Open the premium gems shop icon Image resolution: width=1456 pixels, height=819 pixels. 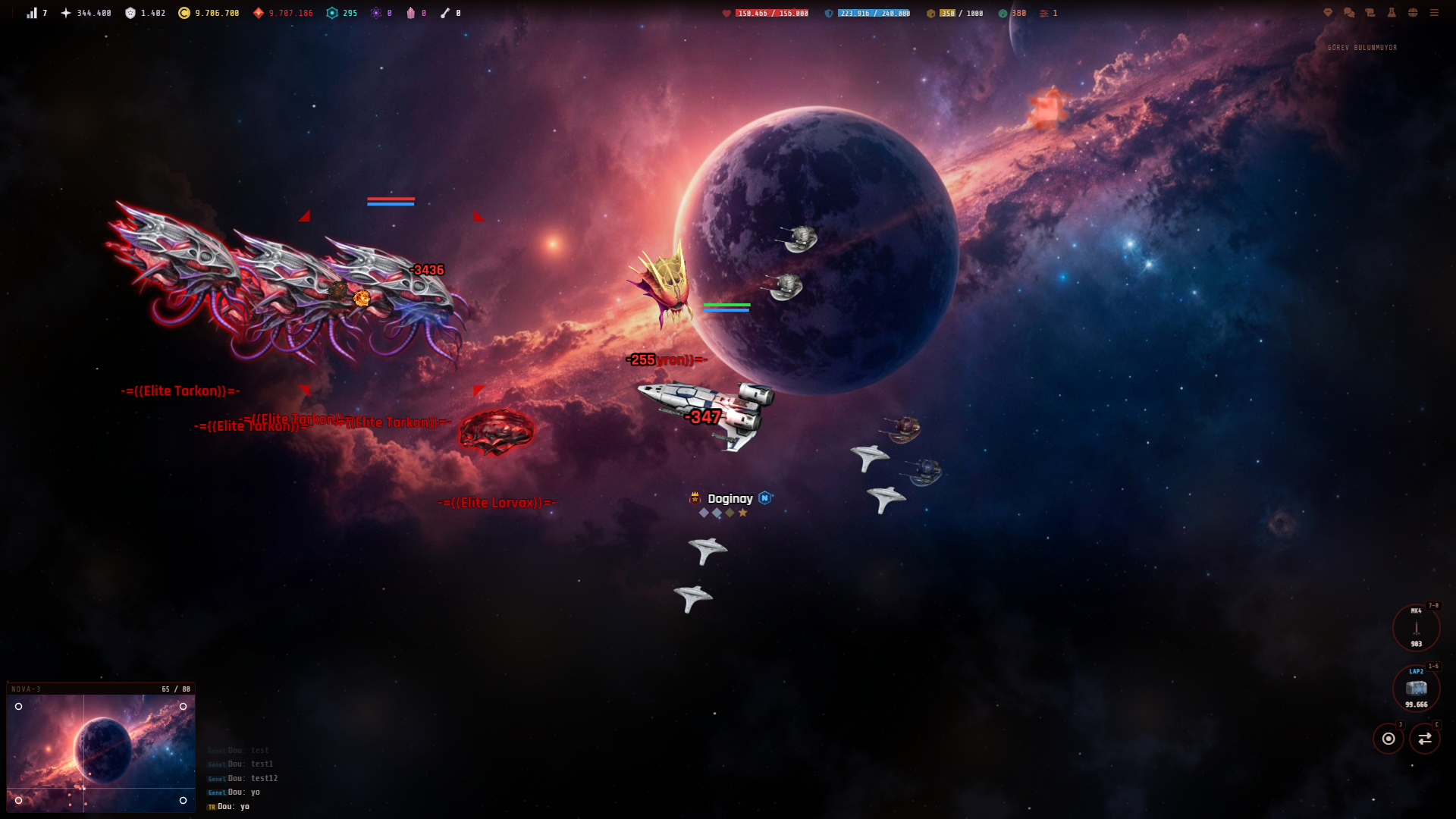tap(1327, 13)
